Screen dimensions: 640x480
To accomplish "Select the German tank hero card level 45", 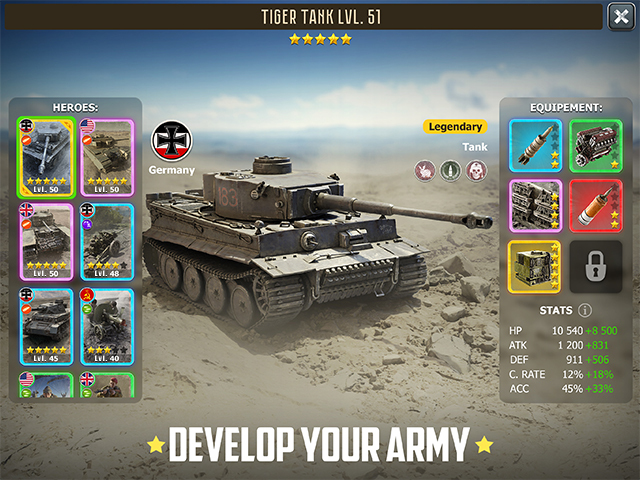I will (46, 325).
